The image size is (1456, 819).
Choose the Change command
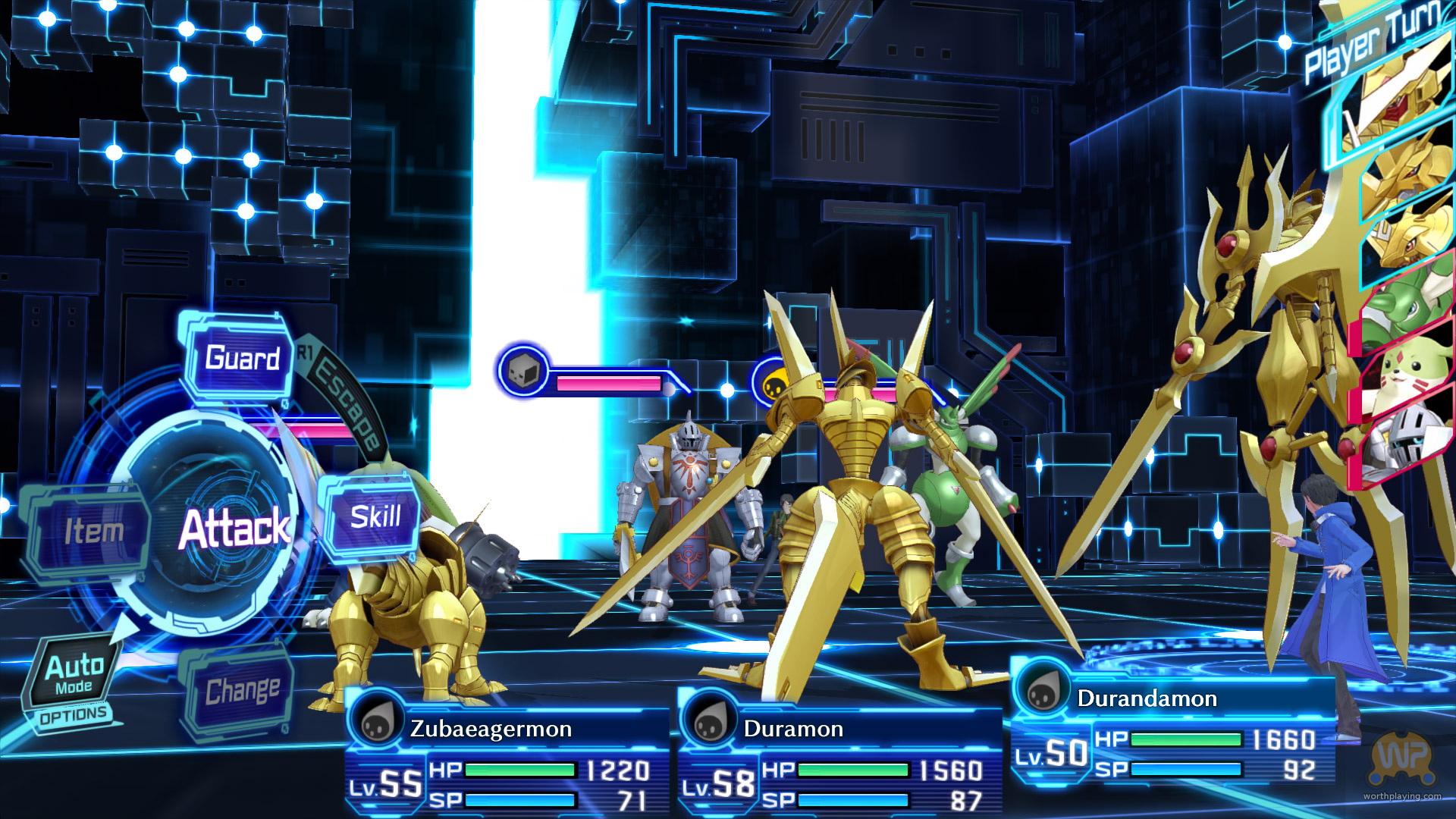coord(241,690)
